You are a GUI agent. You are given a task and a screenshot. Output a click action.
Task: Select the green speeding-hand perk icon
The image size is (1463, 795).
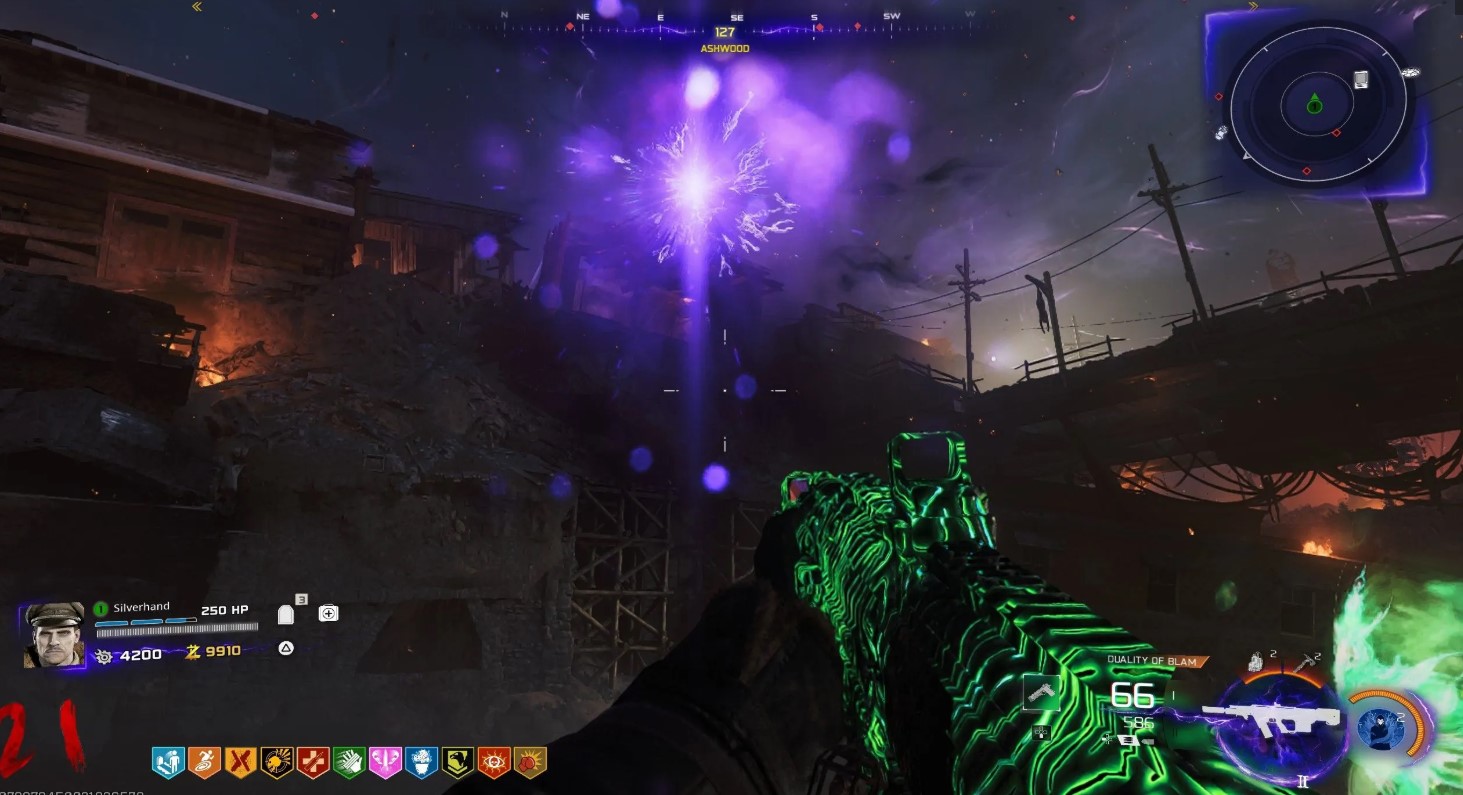(x=349, y=763)
